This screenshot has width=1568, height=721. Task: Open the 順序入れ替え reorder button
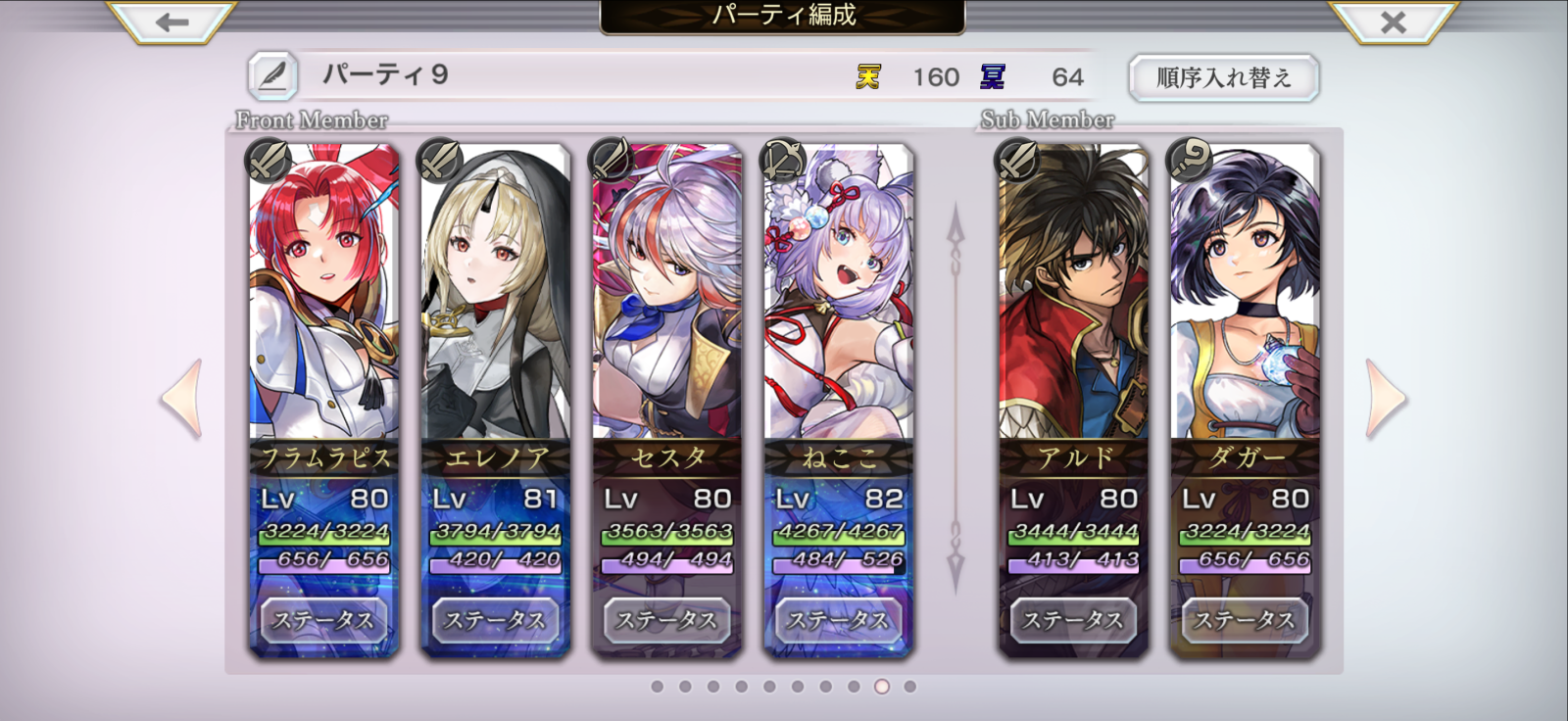[1223, 77]
